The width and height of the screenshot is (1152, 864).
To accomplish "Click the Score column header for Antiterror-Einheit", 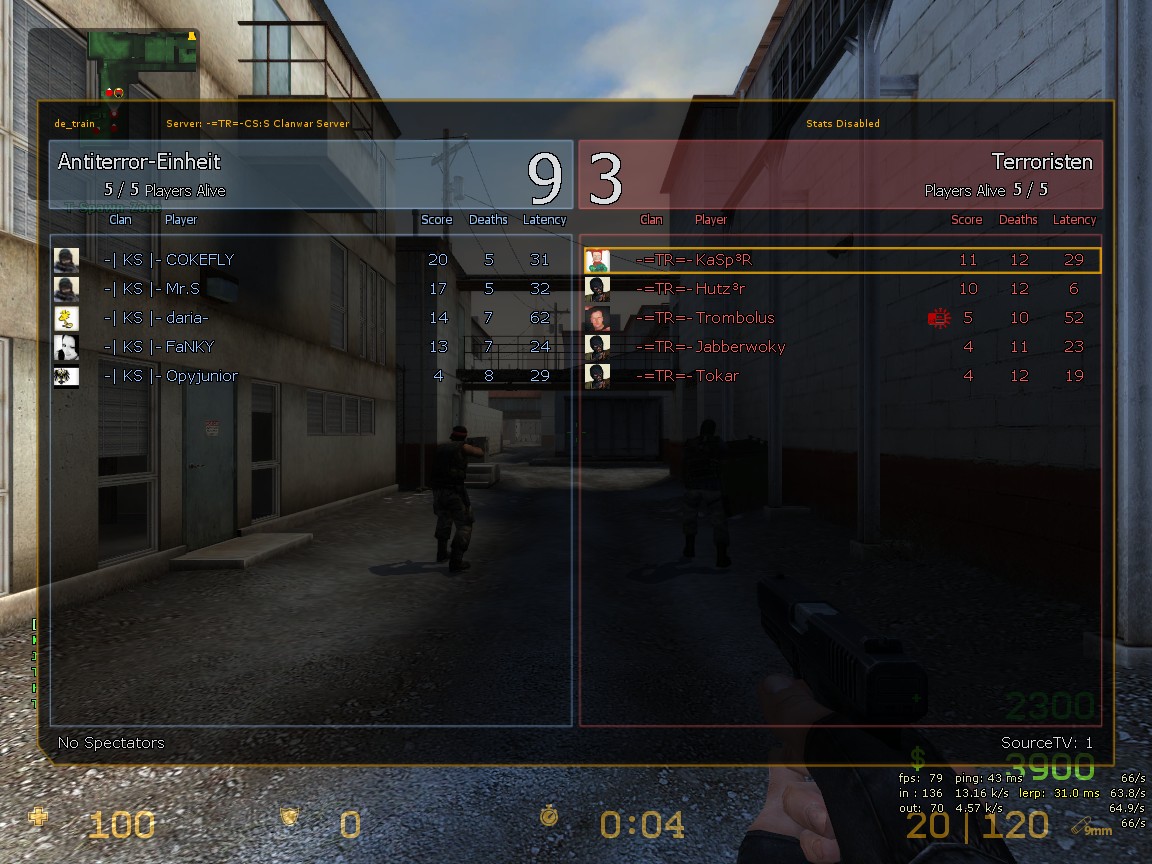I will (436, 220).
